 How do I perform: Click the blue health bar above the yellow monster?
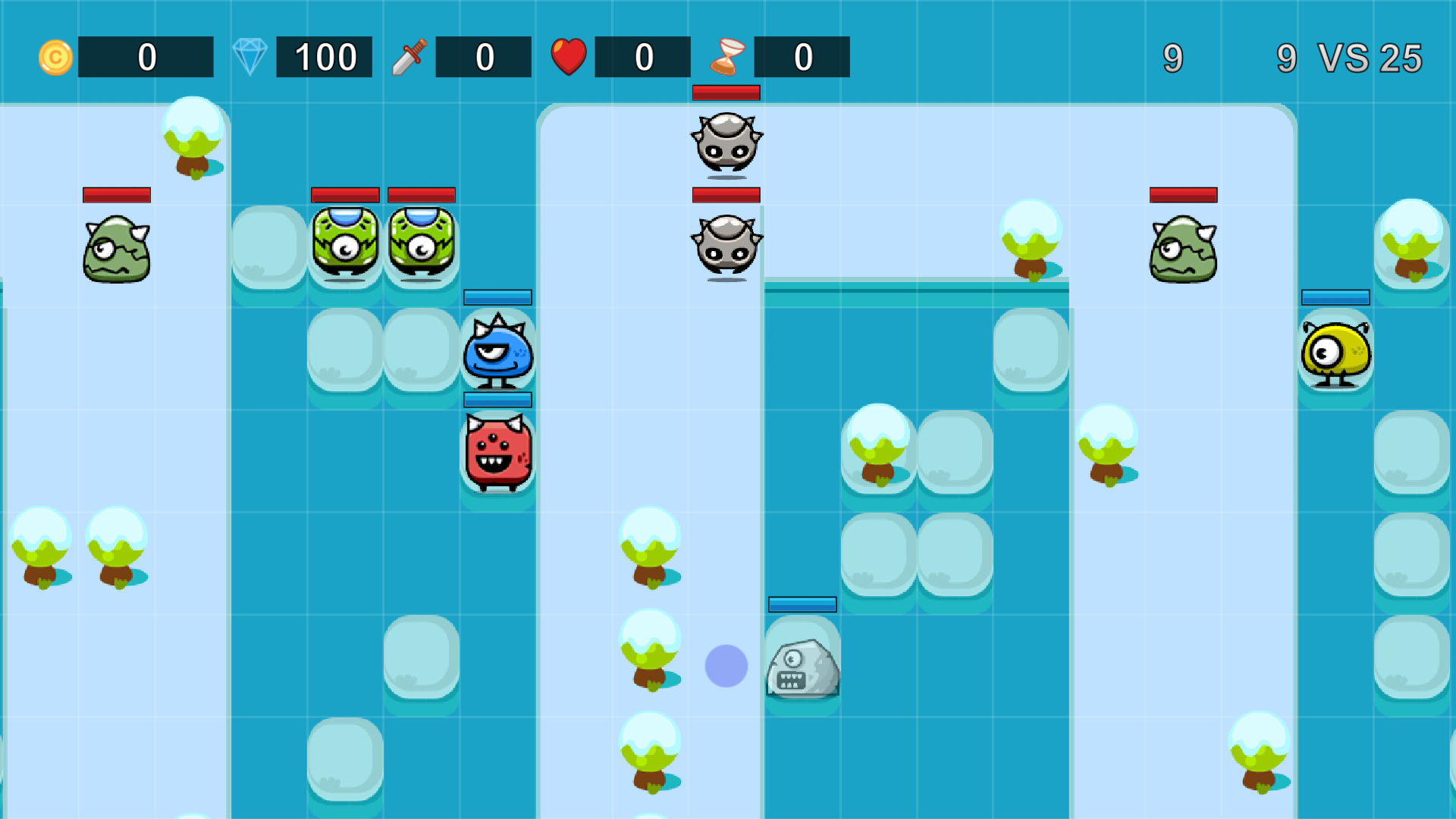coord(1335,298)
